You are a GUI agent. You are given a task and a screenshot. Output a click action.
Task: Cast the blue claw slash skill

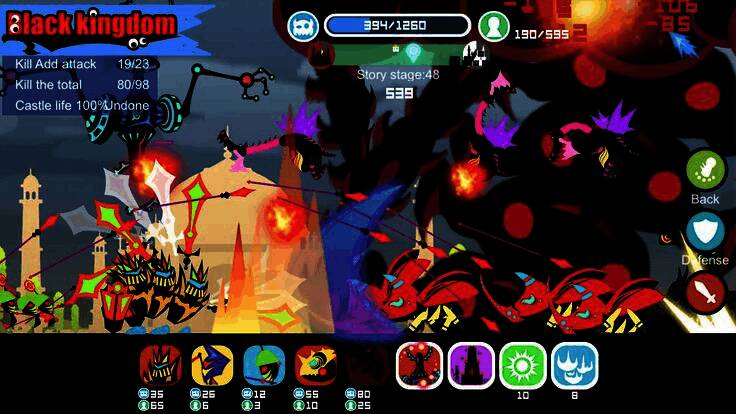(574, 365)
